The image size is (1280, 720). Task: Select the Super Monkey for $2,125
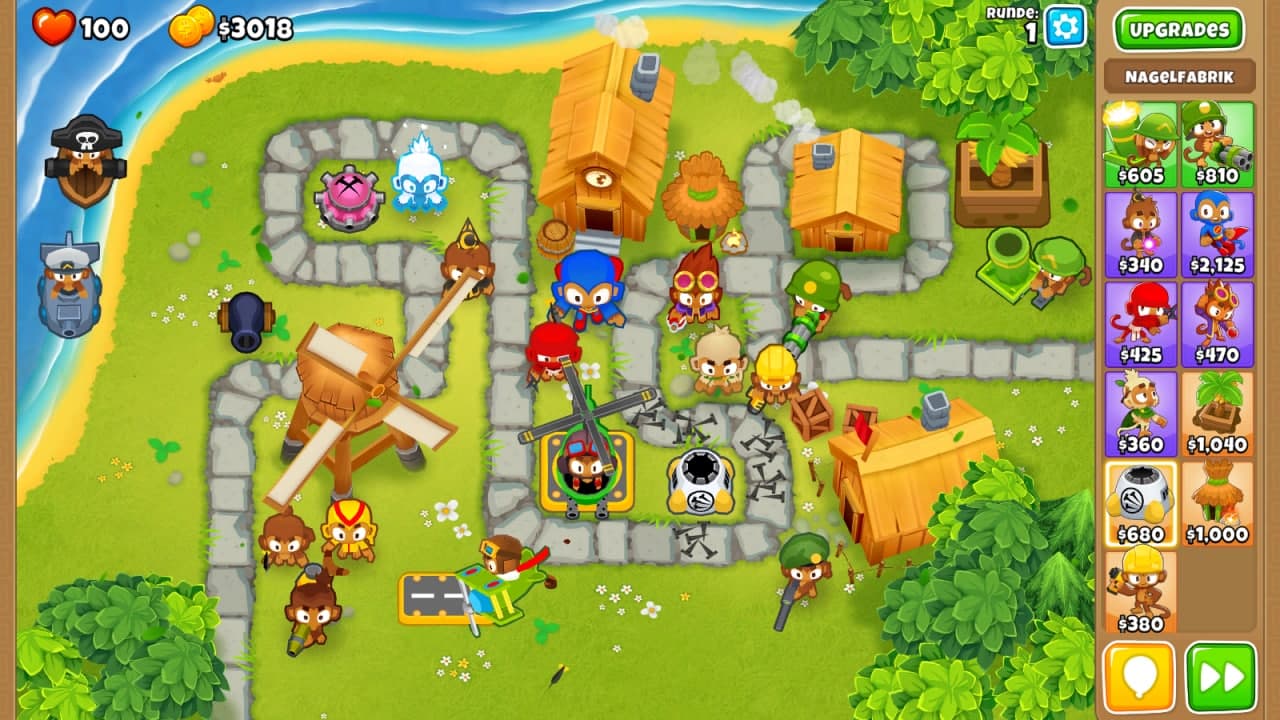pyautogui.click(x=1217, y=234)
